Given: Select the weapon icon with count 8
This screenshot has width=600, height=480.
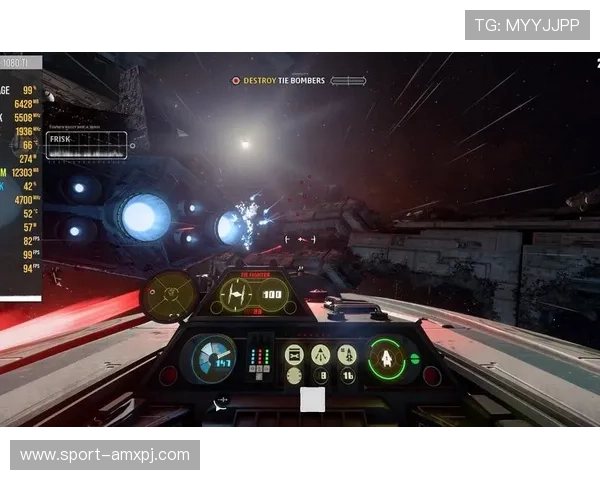Looking at the screenshot, I should click(321, 376).
